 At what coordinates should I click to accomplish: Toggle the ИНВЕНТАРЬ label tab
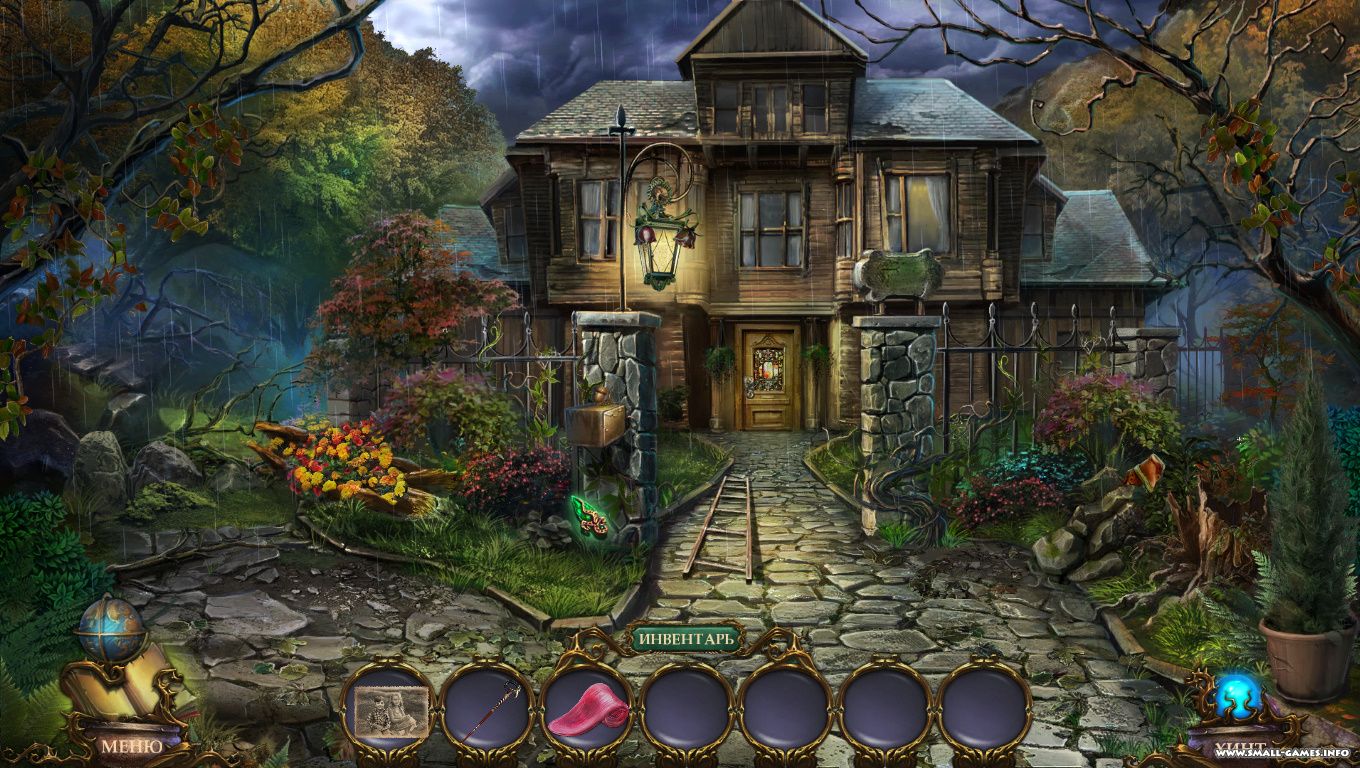point(686,637)
